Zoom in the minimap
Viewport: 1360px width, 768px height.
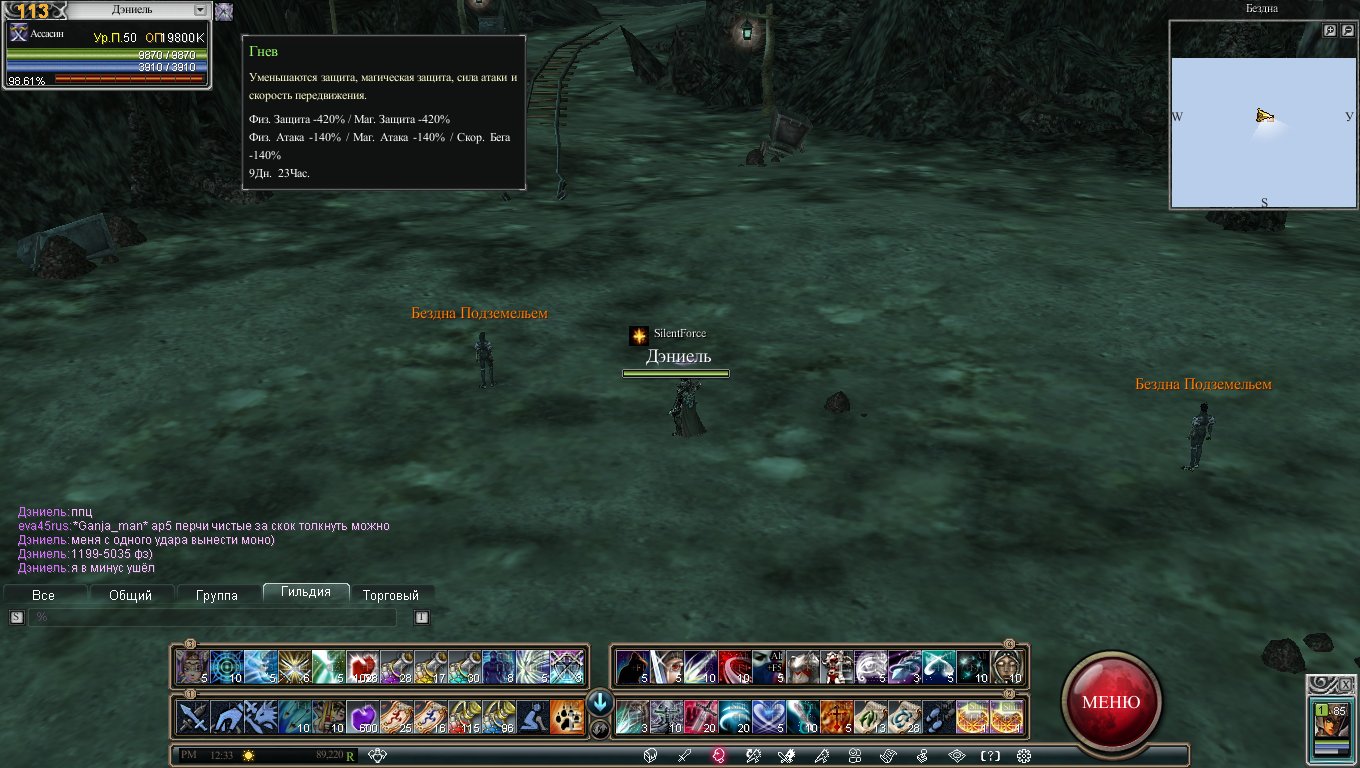tap(1330, 31)
